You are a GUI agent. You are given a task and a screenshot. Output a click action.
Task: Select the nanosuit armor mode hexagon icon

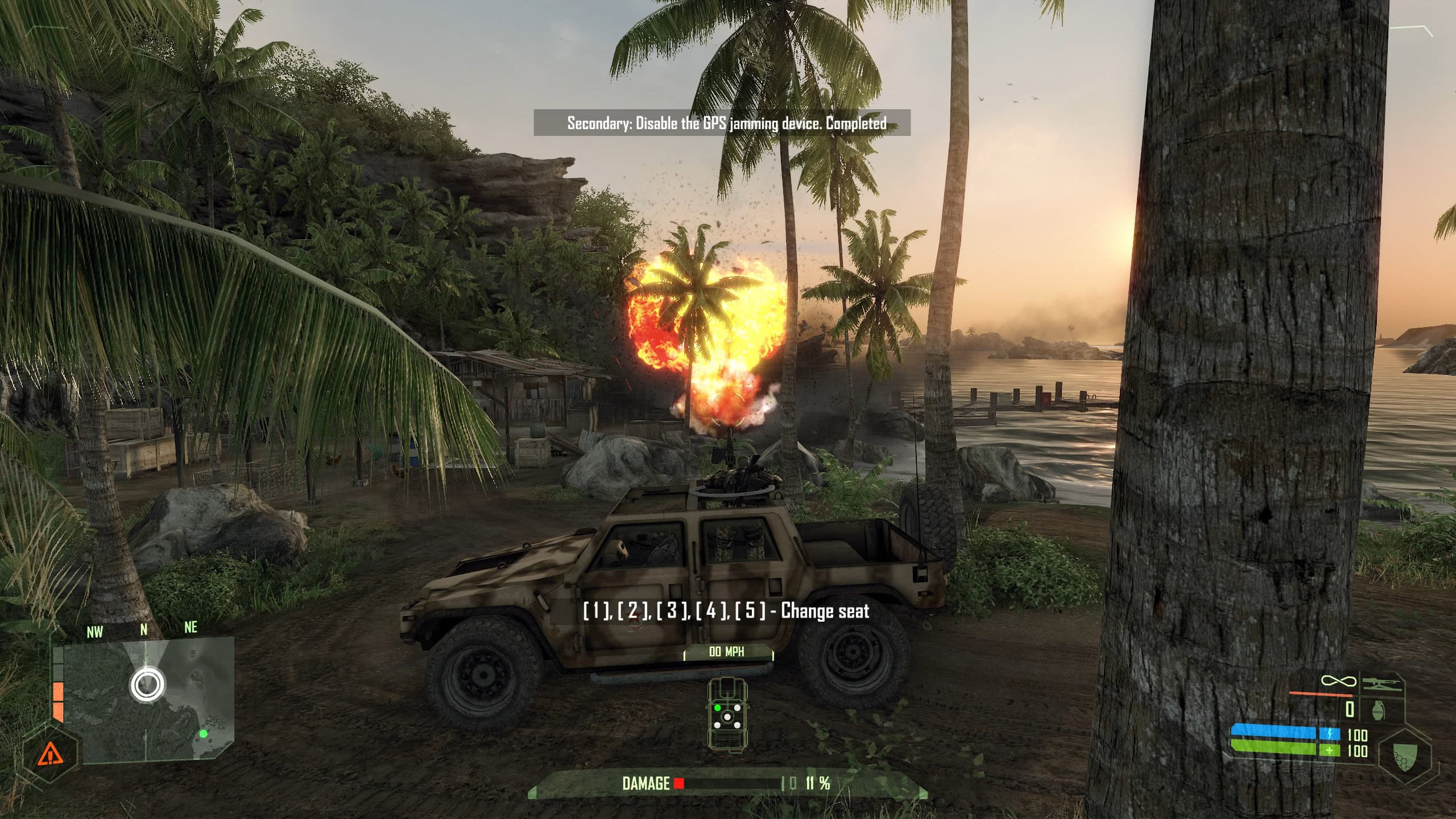[1405, 758]
